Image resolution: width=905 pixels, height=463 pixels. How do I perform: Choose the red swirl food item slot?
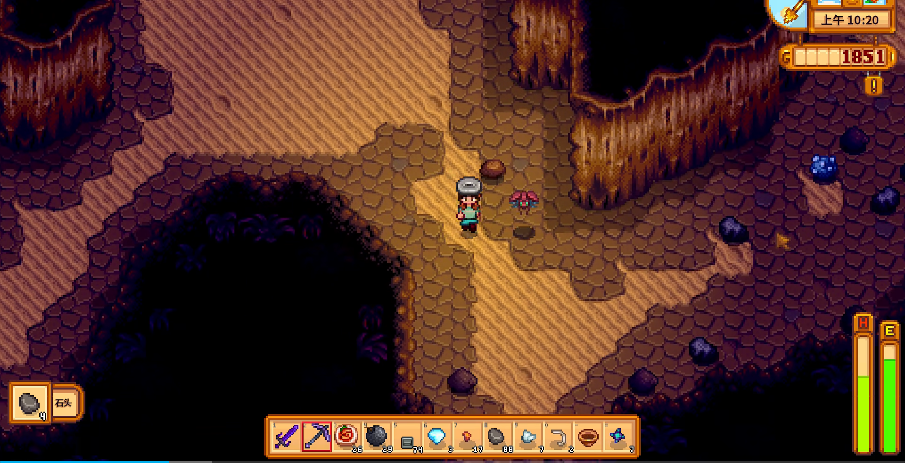point(346,436)
